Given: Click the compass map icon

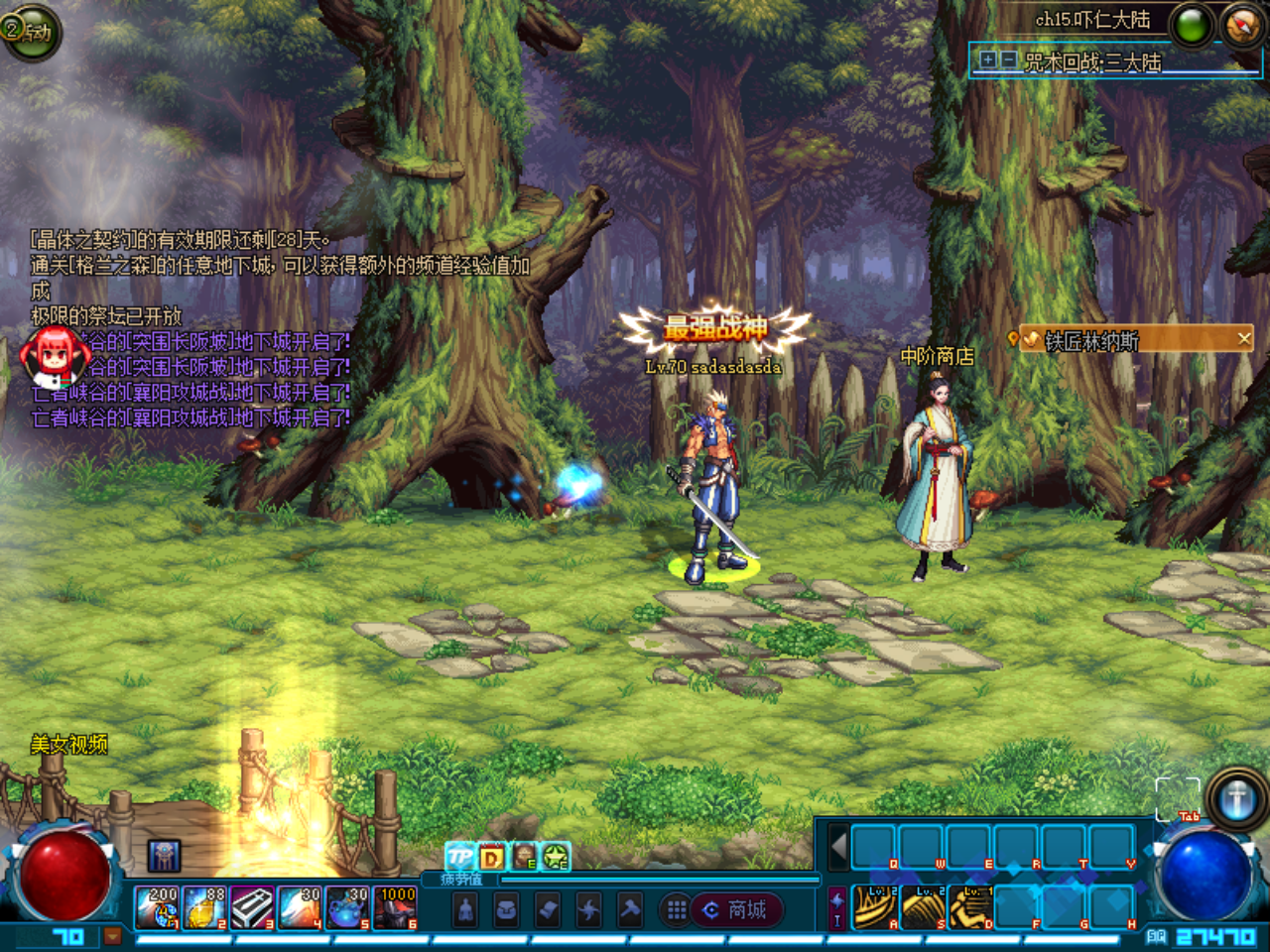Looking at the screenshot, I should click(x=1241, y=26).
